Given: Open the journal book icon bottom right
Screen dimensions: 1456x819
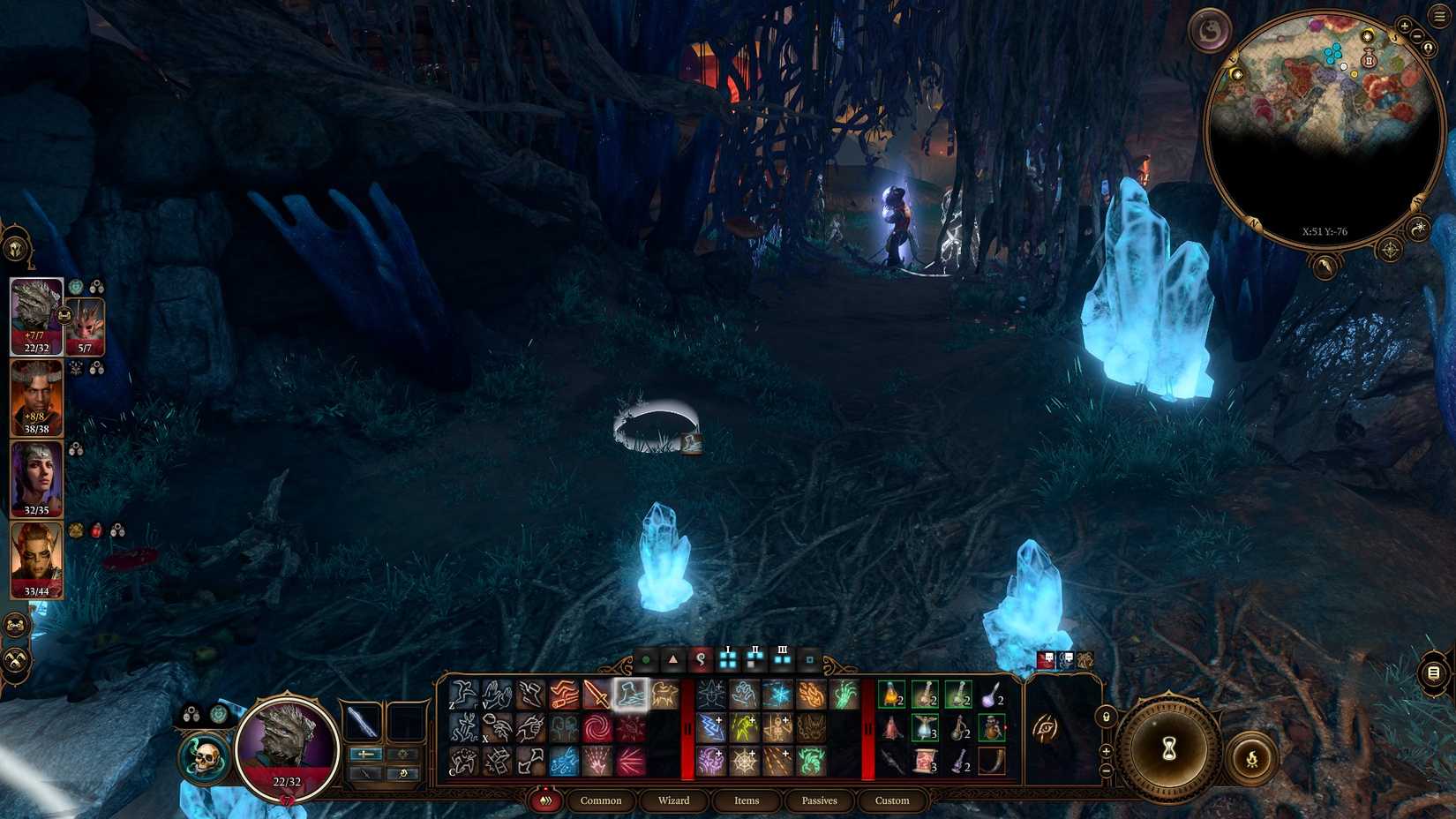Looking at the screenshot, I should pos(1433,673).
